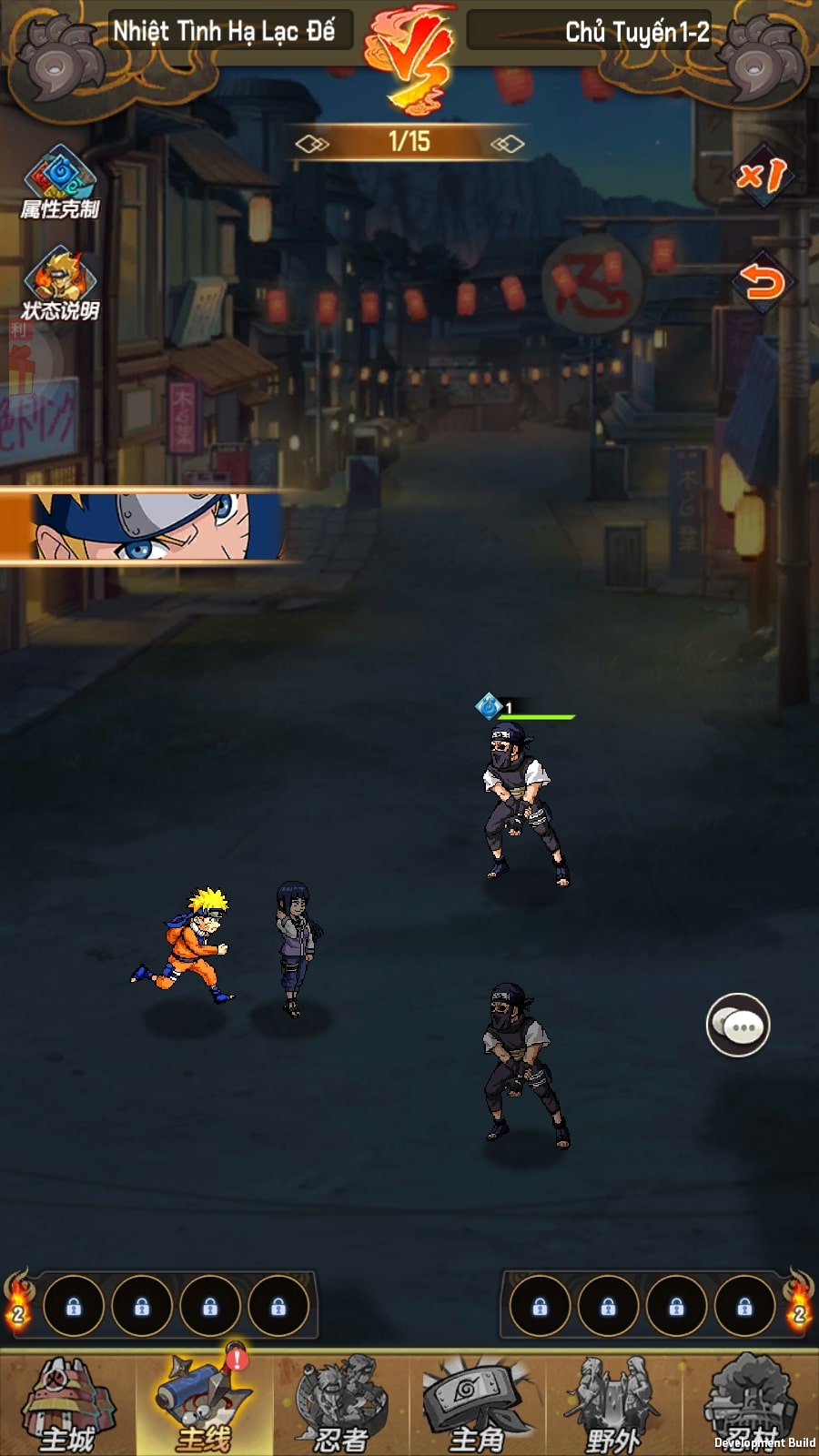Viewport: 819px width, 1456px height.
Task: Open the 忍村 ninja village tab
Action: (750, 1404)
